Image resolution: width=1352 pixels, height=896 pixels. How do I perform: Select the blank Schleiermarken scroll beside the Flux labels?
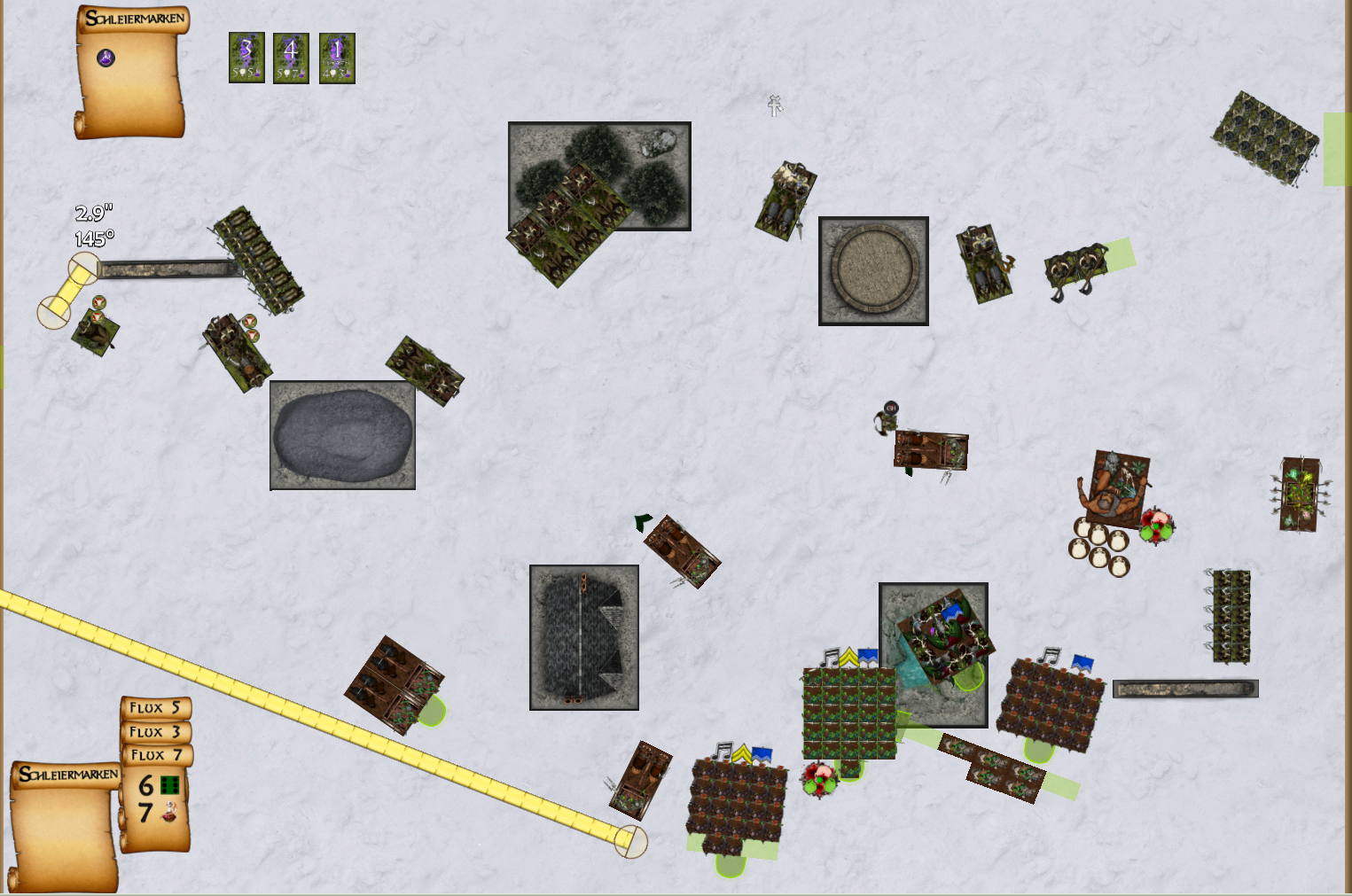(x=64, y=829)
